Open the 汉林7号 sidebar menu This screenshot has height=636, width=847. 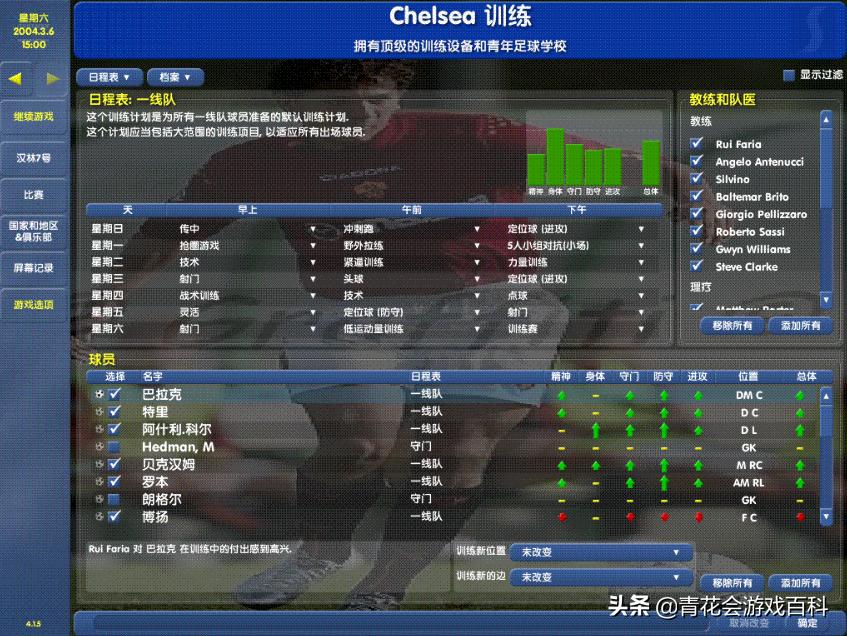pos(34,158)
